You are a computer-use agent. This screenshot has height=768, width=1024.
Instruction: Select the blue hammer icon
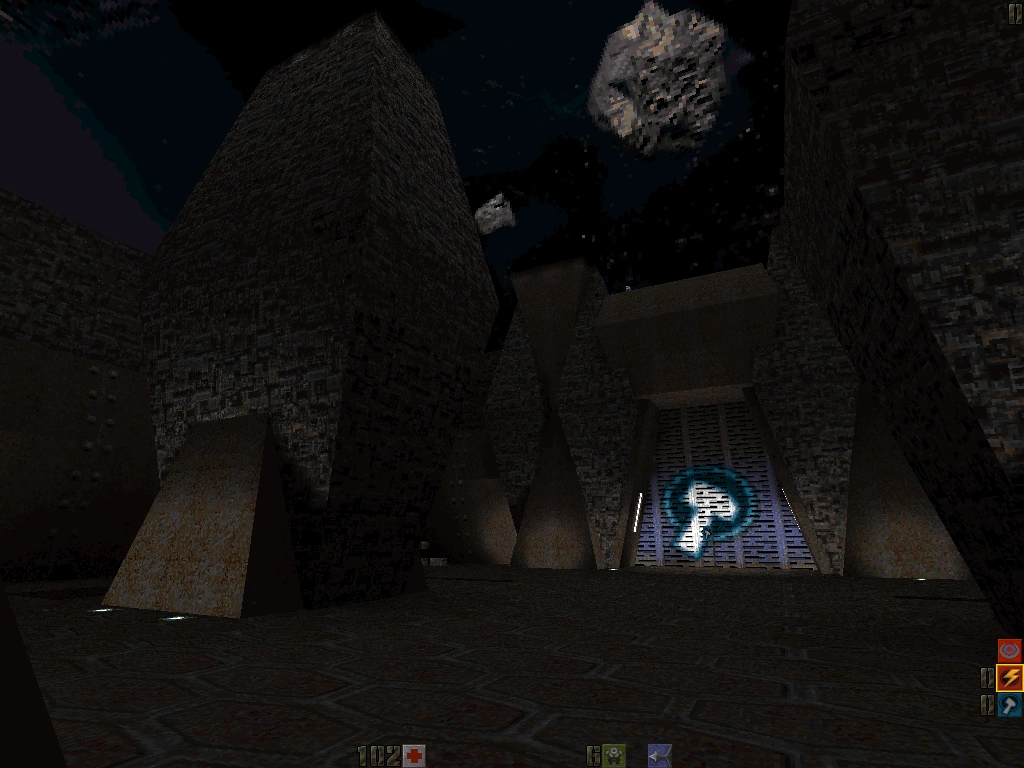1010,705
